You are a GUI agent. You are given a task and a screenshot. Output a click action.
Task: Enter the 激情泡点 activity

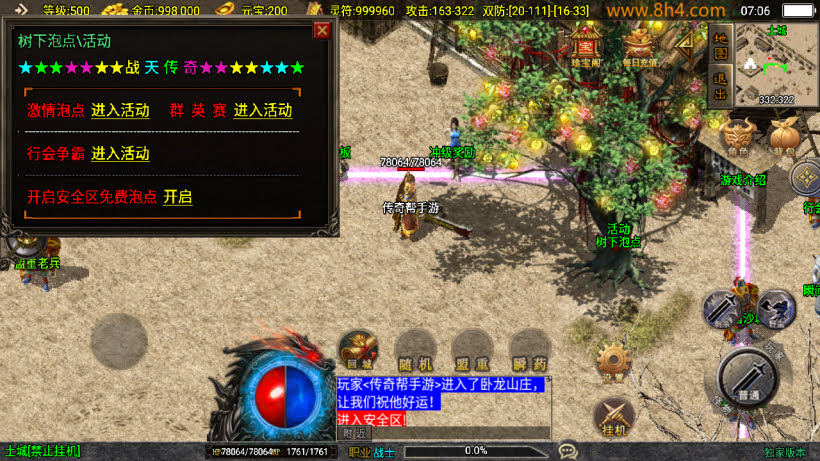[x=120, y=110]
